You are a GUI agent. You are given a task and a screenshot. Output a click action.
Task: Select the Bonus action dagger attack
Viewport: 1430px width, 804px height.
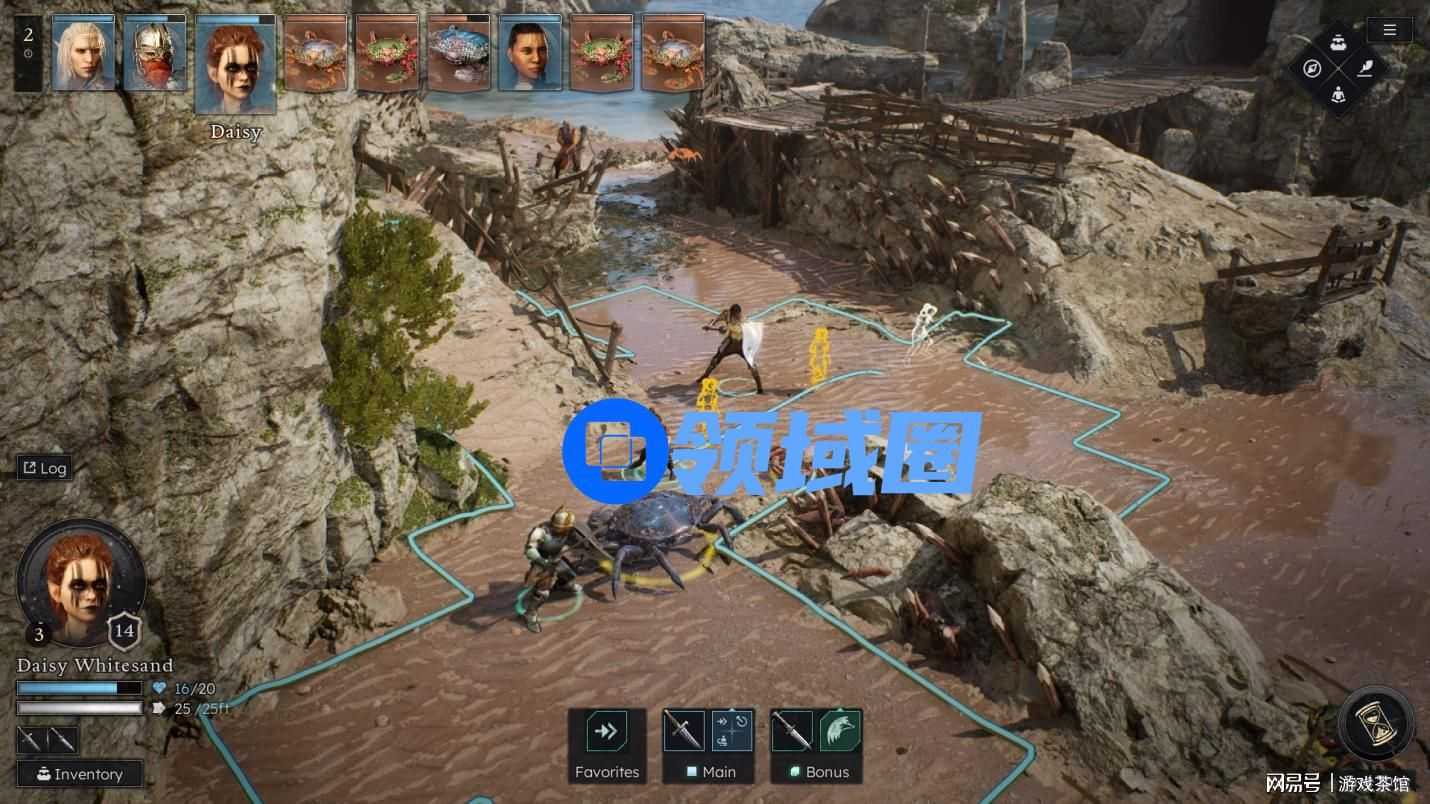pyautogui.click(x=793, y=732)
